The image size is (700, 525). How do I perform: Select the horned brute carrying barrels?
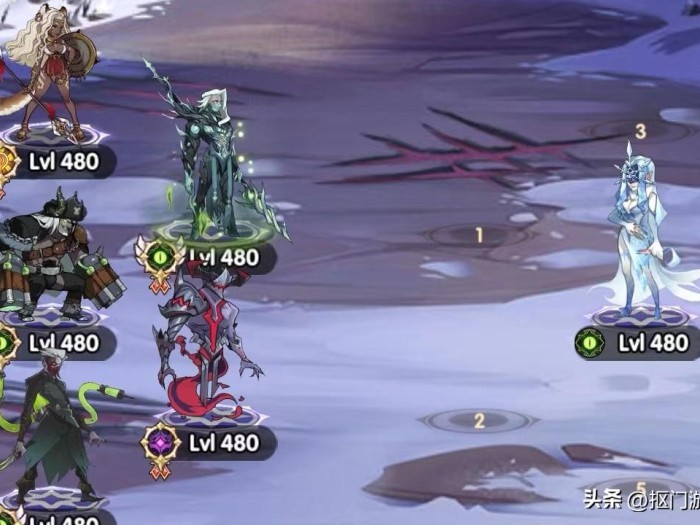52,255
